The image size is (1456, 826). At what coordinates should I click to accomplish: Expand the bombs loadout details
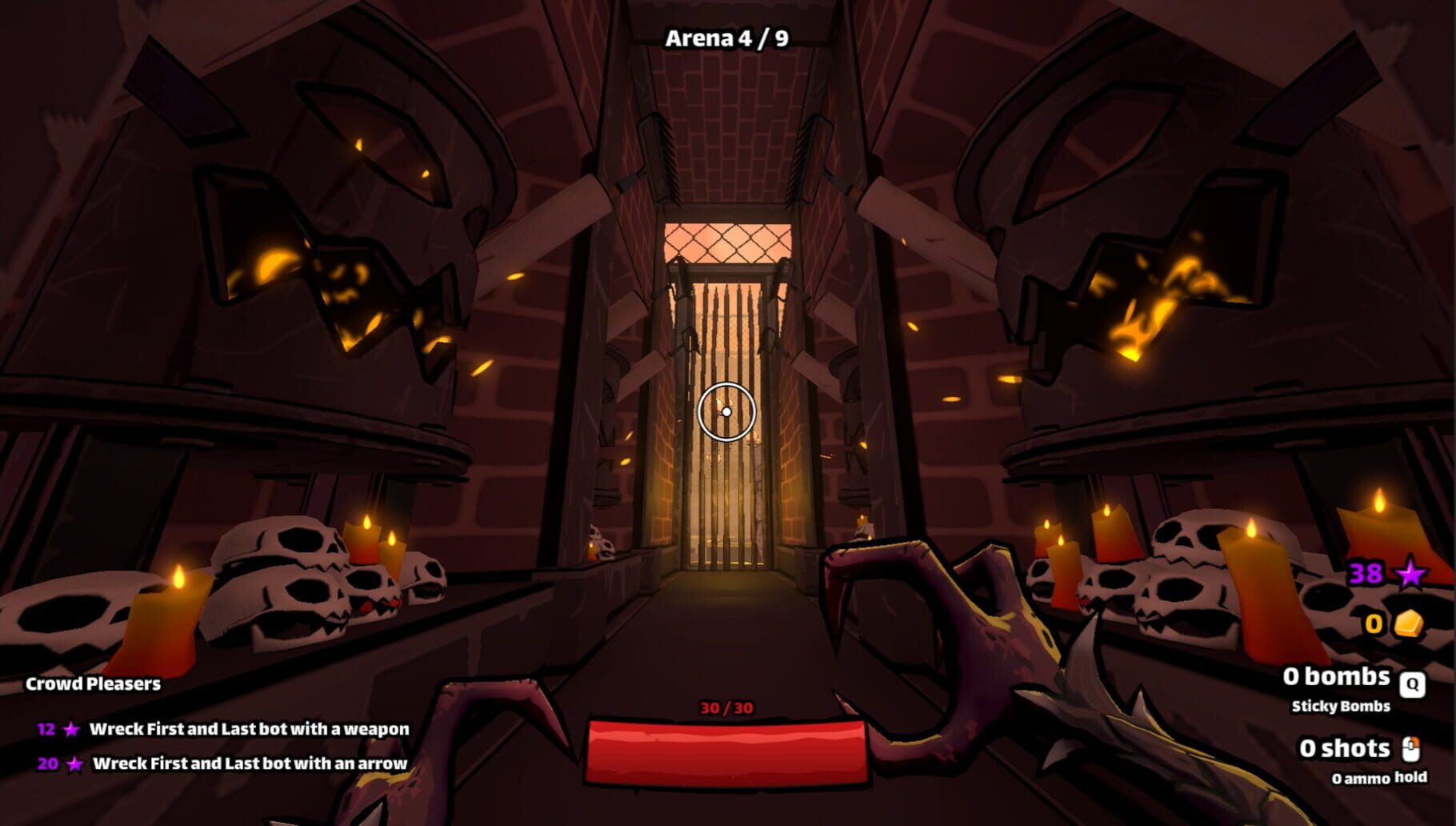click(1337, 676)
